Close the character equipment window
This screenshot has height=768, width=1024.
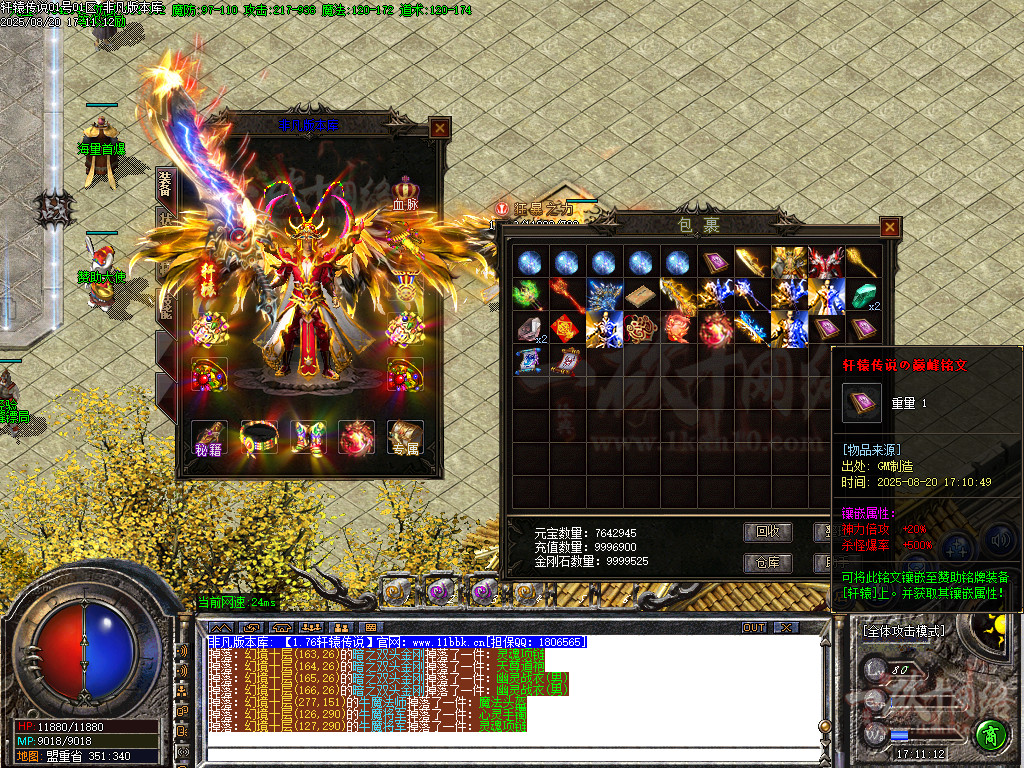pyautogui.click(x=438, y=128)
